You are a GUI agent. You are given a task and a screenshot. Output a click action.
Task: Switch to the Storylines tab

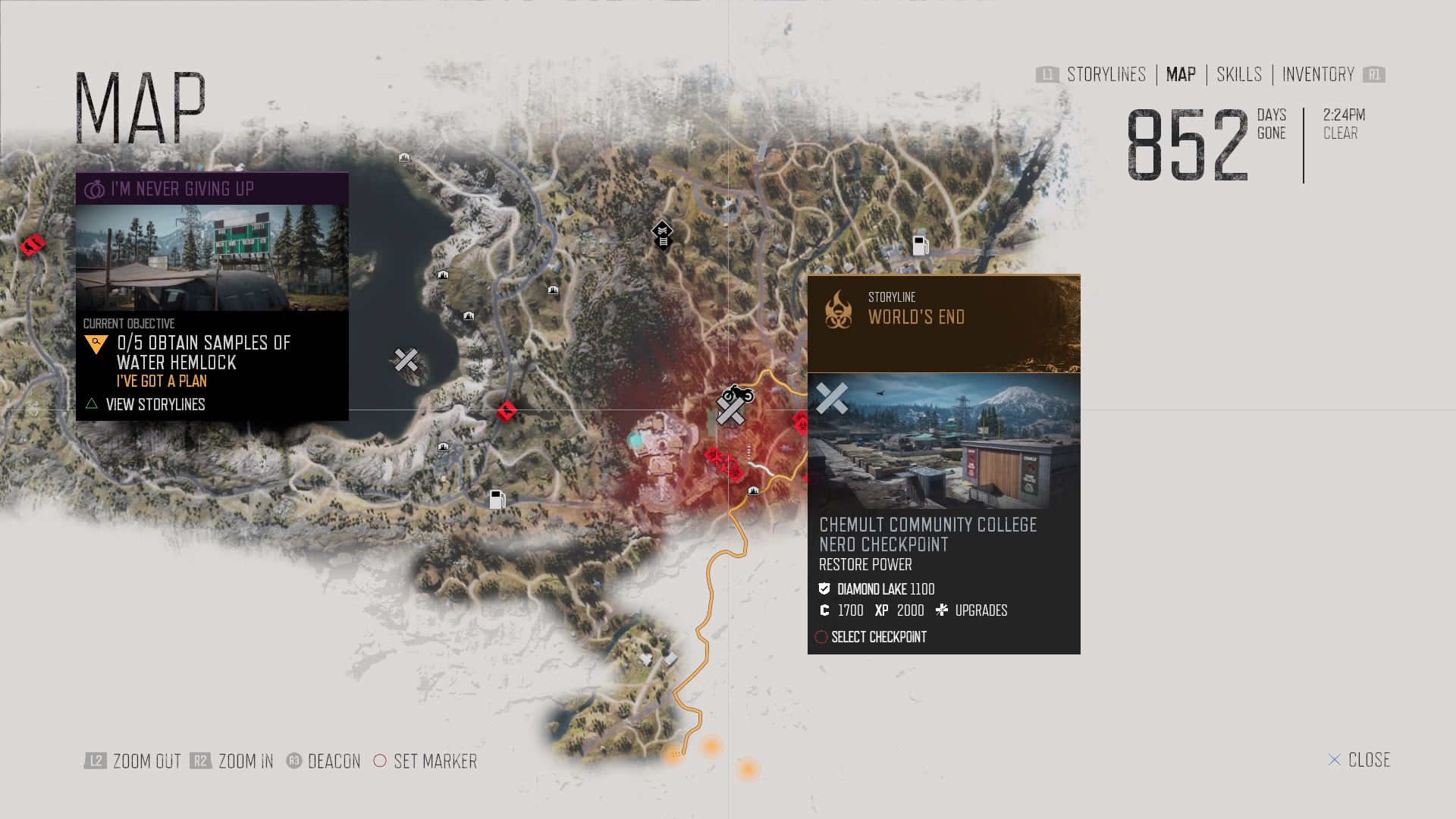click(1106, 74)
